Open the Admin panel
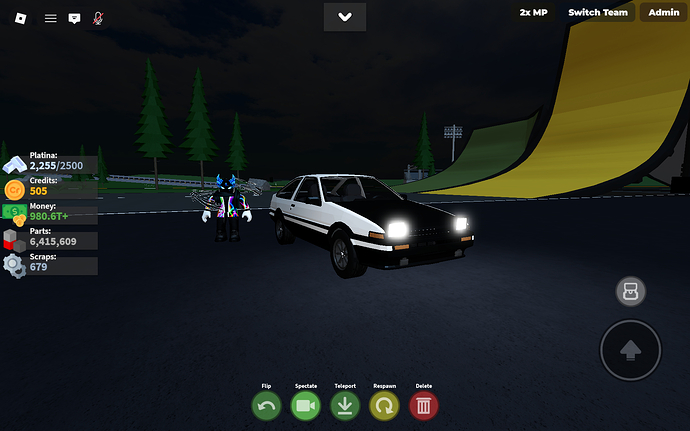Image resolution: width=690 pixels, height=431 pixels. coord(664,12)
